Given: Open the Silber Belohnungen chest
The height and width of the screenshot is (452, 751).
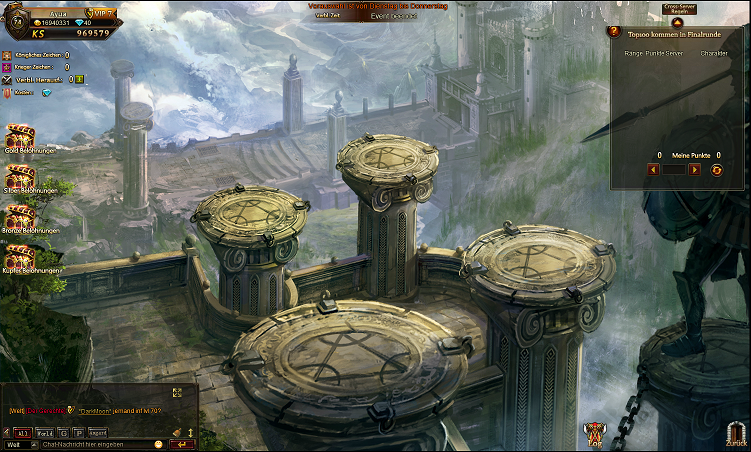Looking at the screenshot, I should (20, 176).
